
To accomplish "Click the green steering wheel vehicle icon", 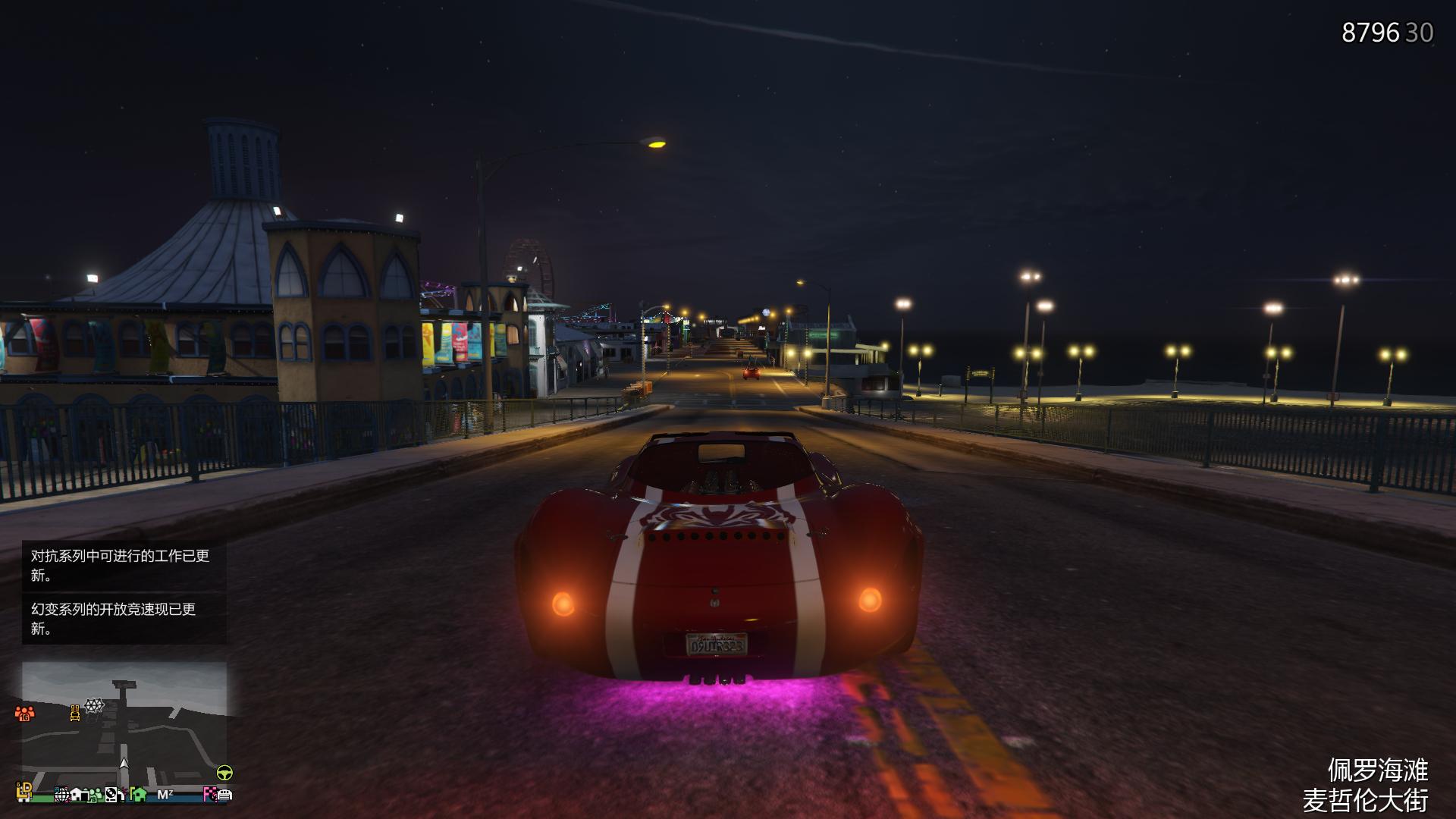I will click(x=224, y=771).
